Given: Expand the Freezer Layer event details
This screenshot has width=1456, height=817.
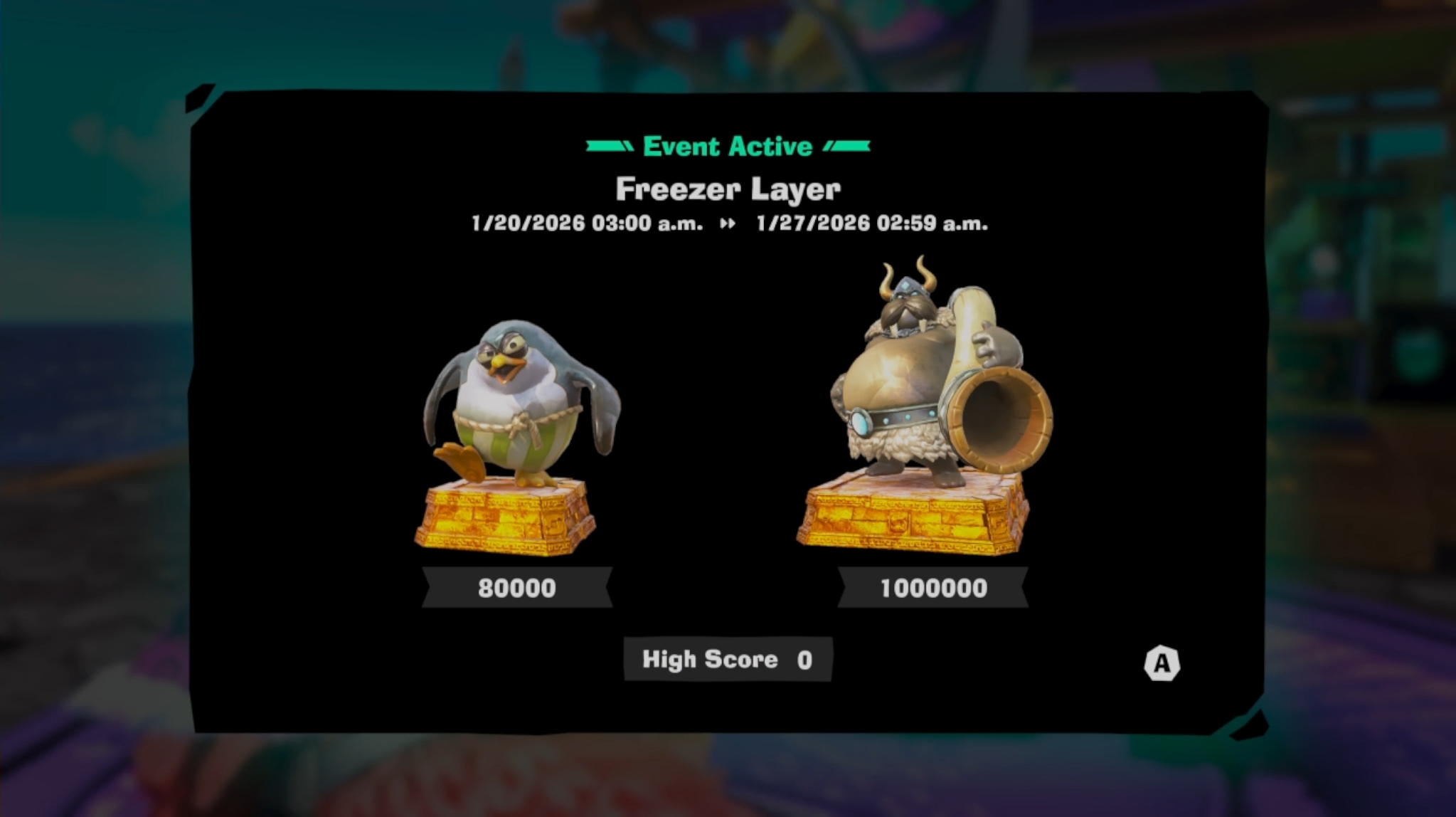Looking at the screenshot, I should 726,189.
